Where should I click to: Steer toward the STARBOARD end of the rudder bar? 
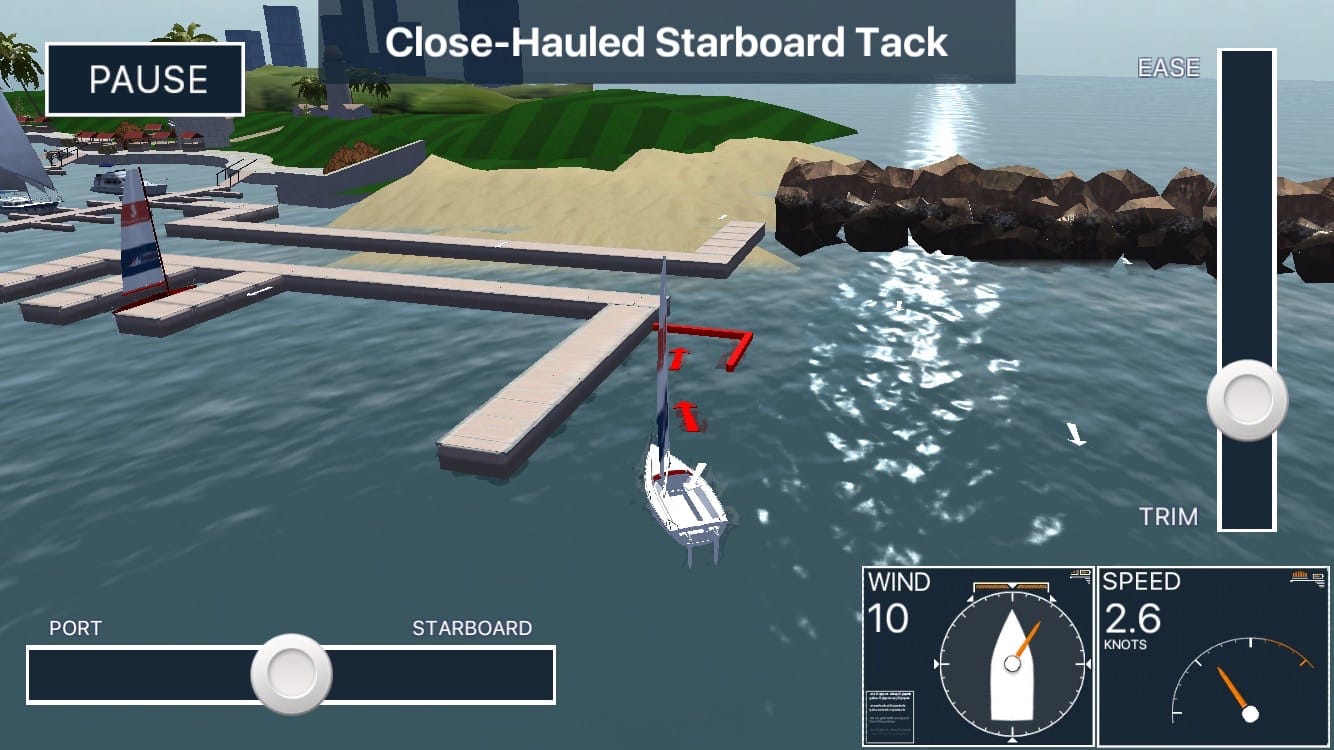520,675
